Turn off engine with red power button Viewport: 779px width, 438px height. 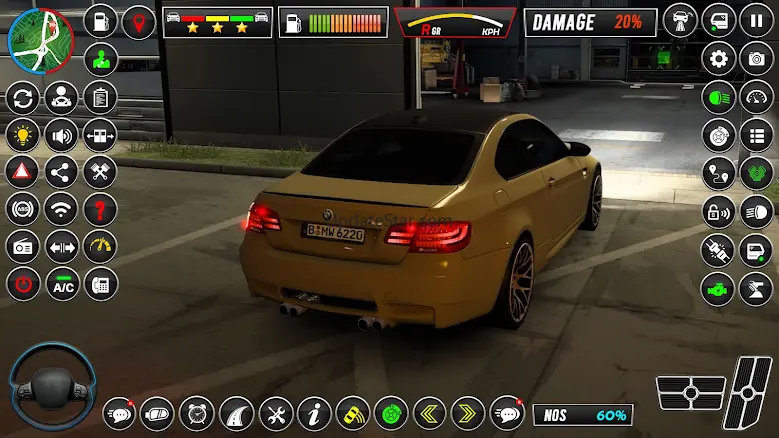point(23,284)
